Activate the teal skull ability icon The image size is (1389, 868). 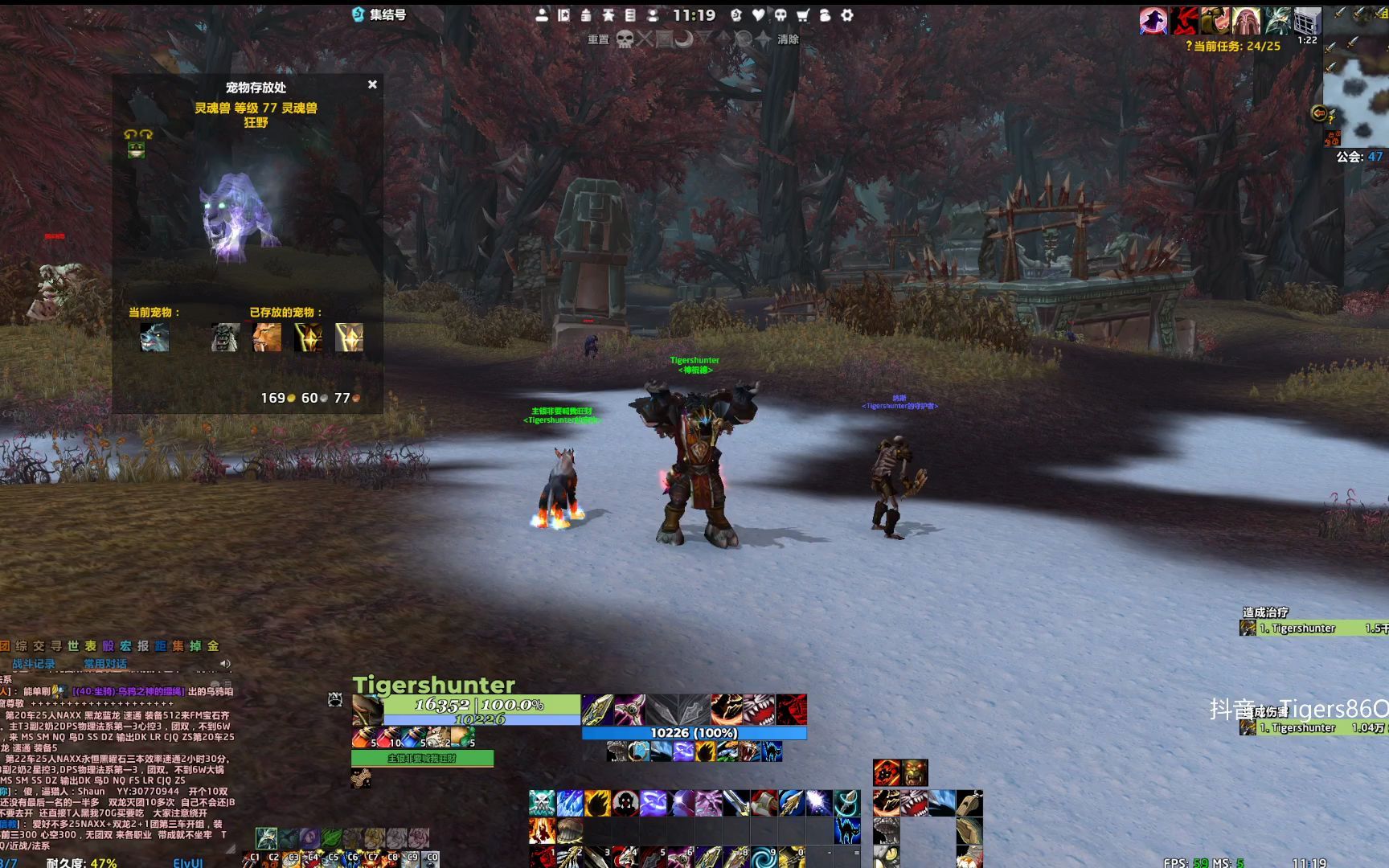(542, 802)
